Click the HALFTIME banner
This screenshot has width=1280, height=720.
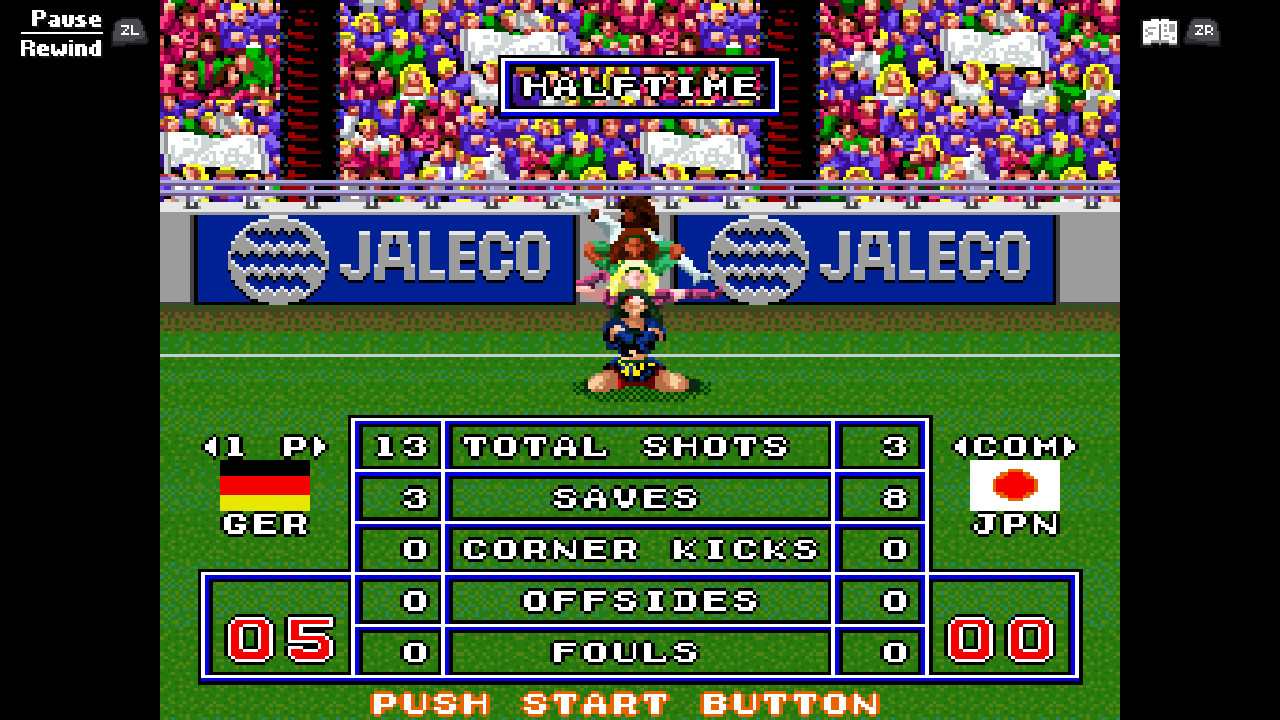point(639,86)
